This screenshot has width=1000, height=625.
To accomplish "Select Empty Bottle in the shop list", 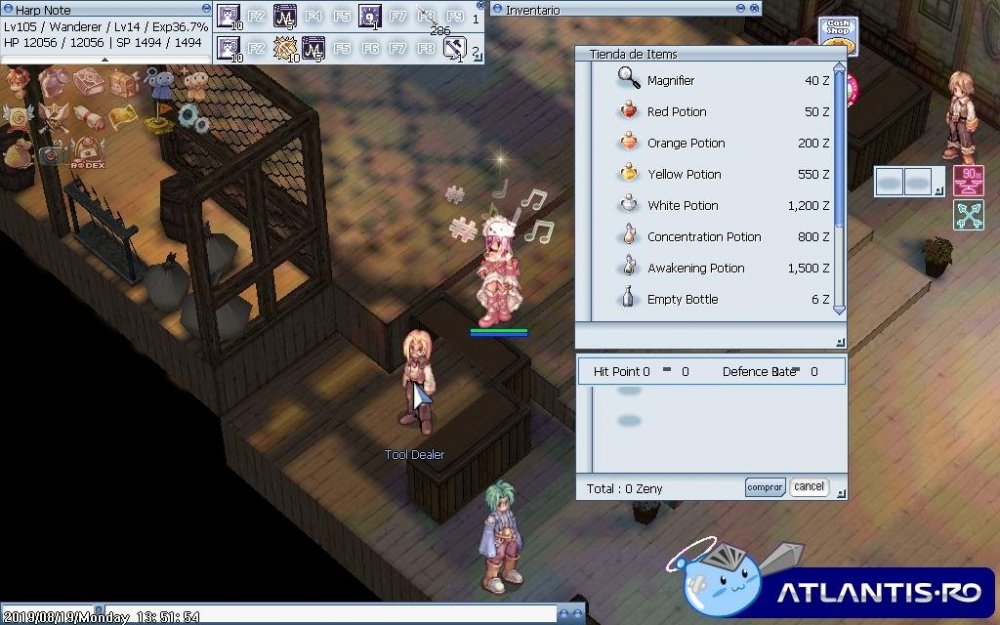I will pos(682,299).
